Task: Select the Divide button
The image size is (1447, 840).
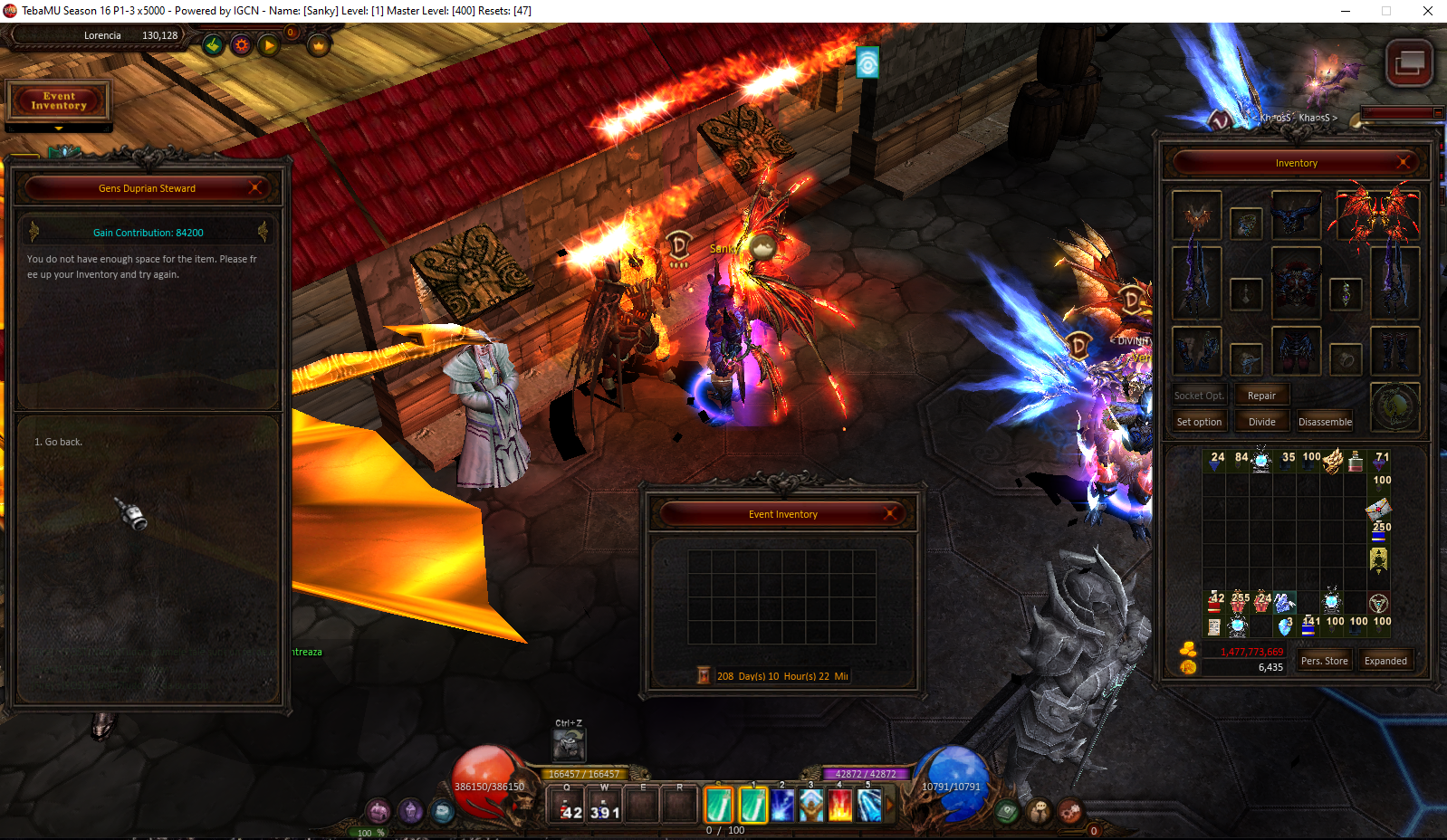Action: [1261, 422]
